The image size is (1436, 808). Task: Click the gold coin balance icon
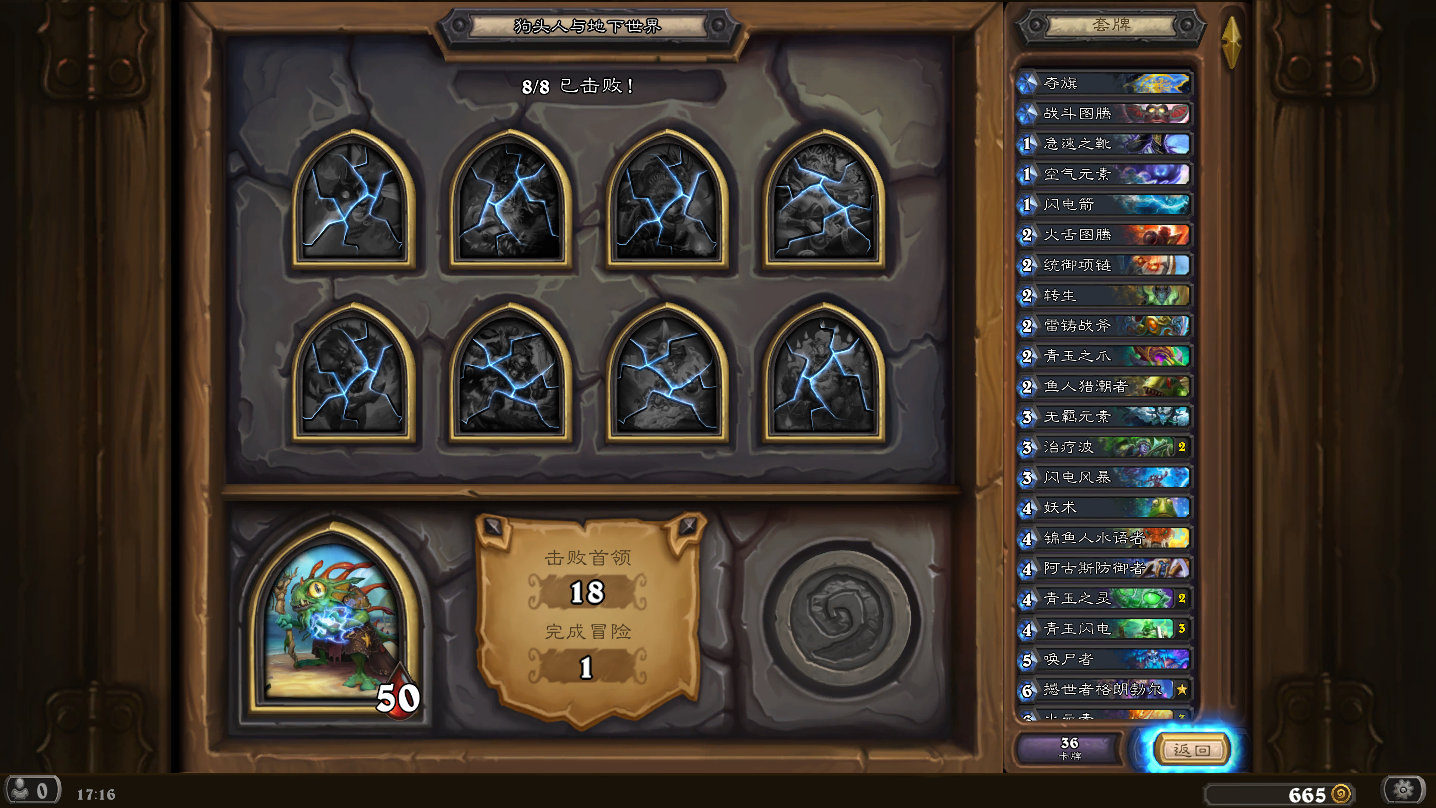(1341, 794)
